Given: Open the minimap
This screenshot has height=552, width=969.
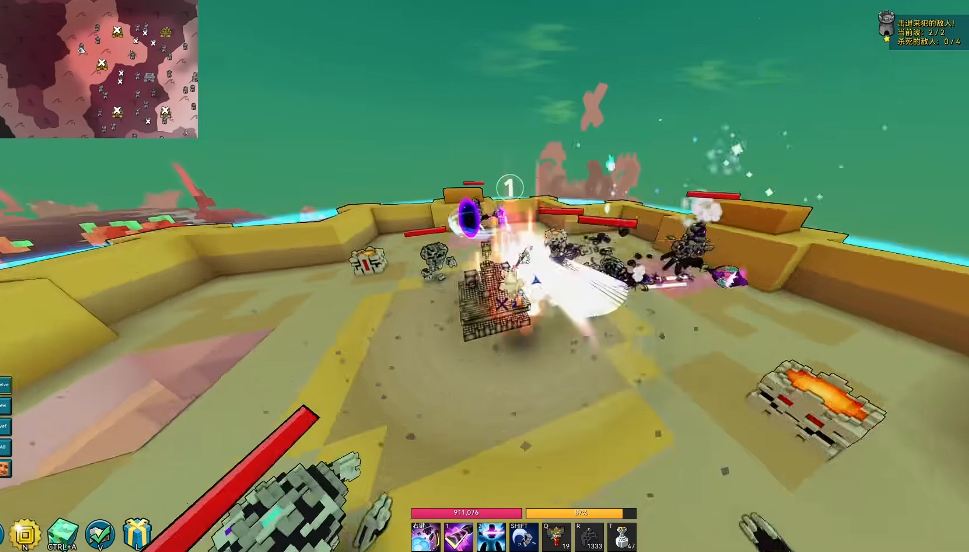Looking at the screenshot, I should click(98, 68).
